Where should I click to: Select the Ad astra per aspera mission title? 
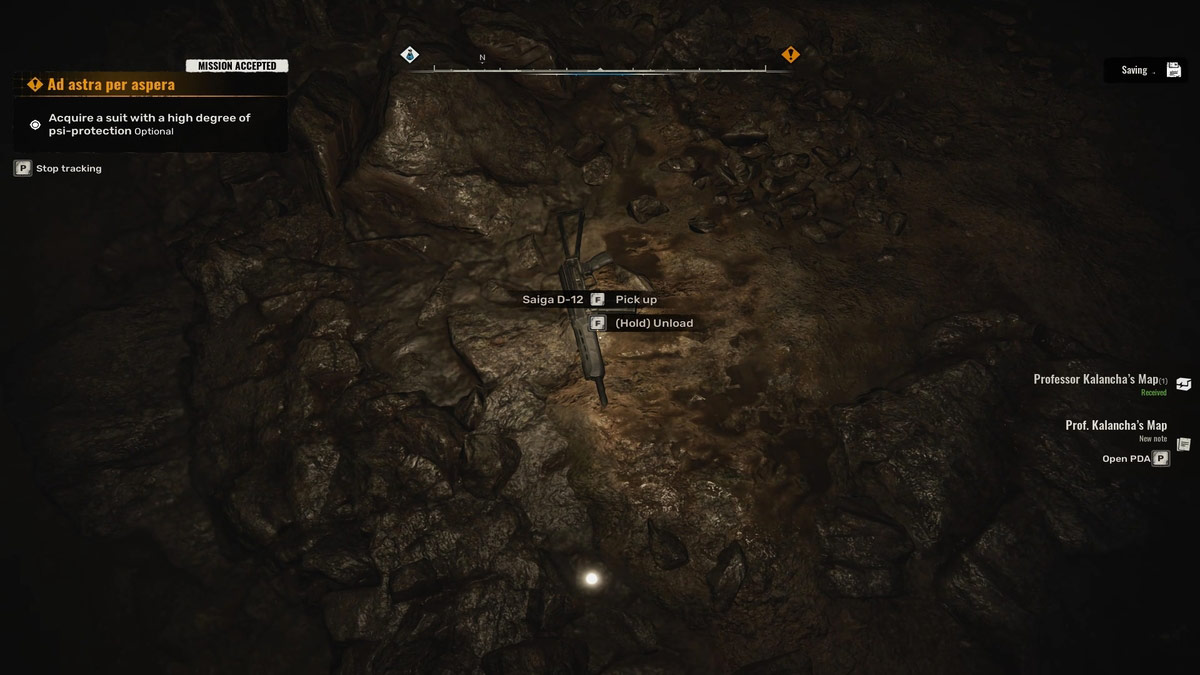pos(110,85)
